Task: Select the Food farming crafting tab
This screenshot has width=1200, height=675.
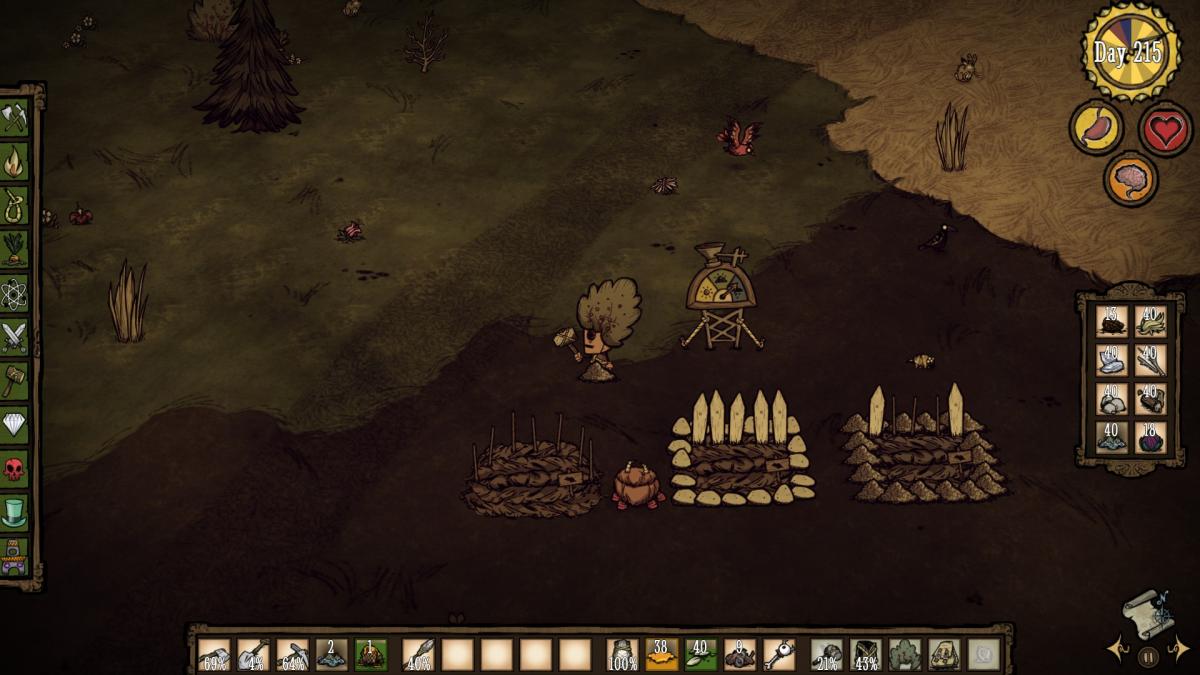Action: 14,247
